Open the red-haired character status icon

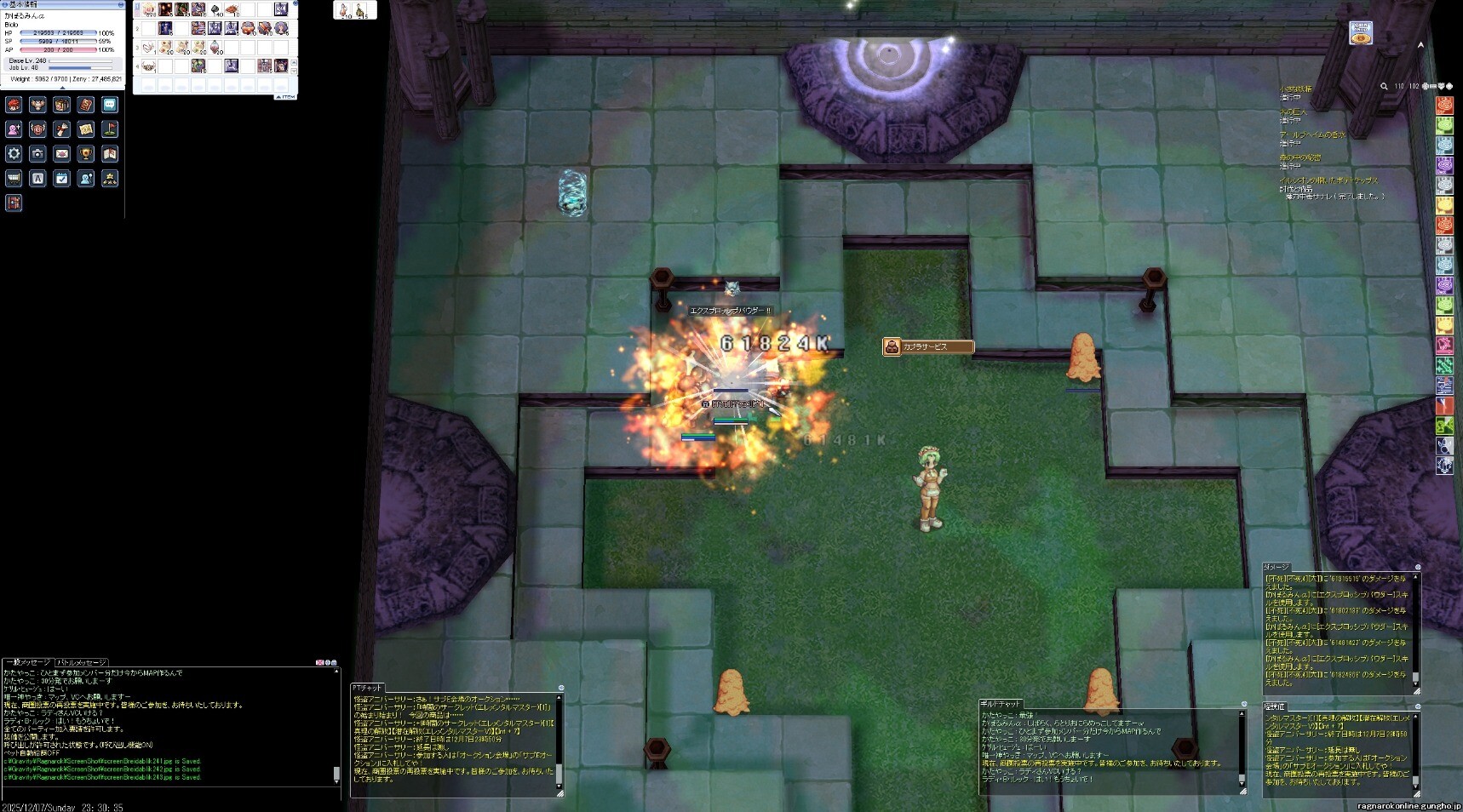pyautogui.click(x=14, y=105)
